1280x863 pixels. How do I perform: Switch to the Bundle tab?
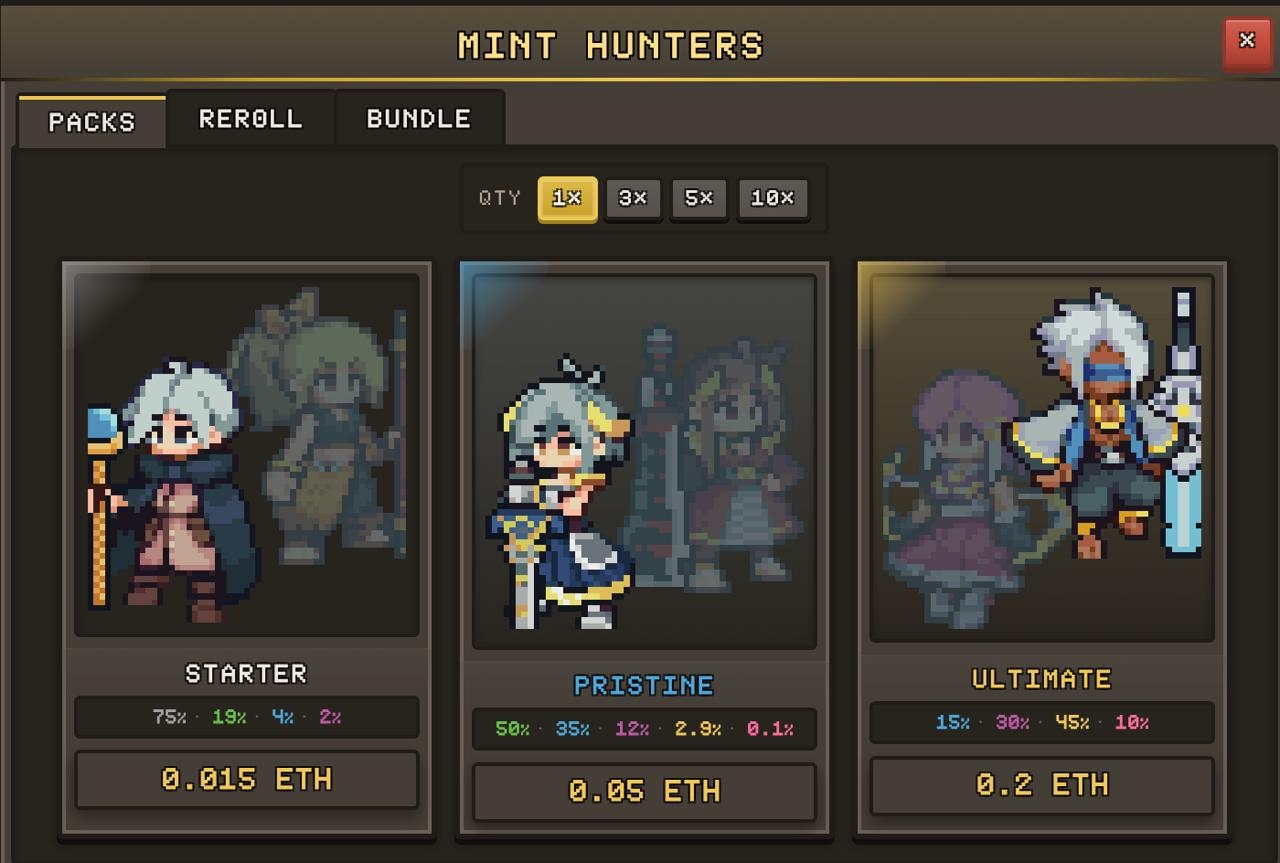[418, 119]
